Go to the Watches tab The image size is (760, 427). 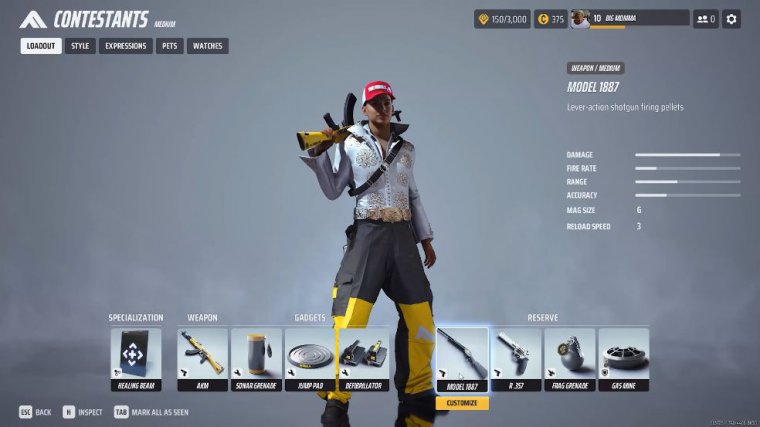(207, 46)
